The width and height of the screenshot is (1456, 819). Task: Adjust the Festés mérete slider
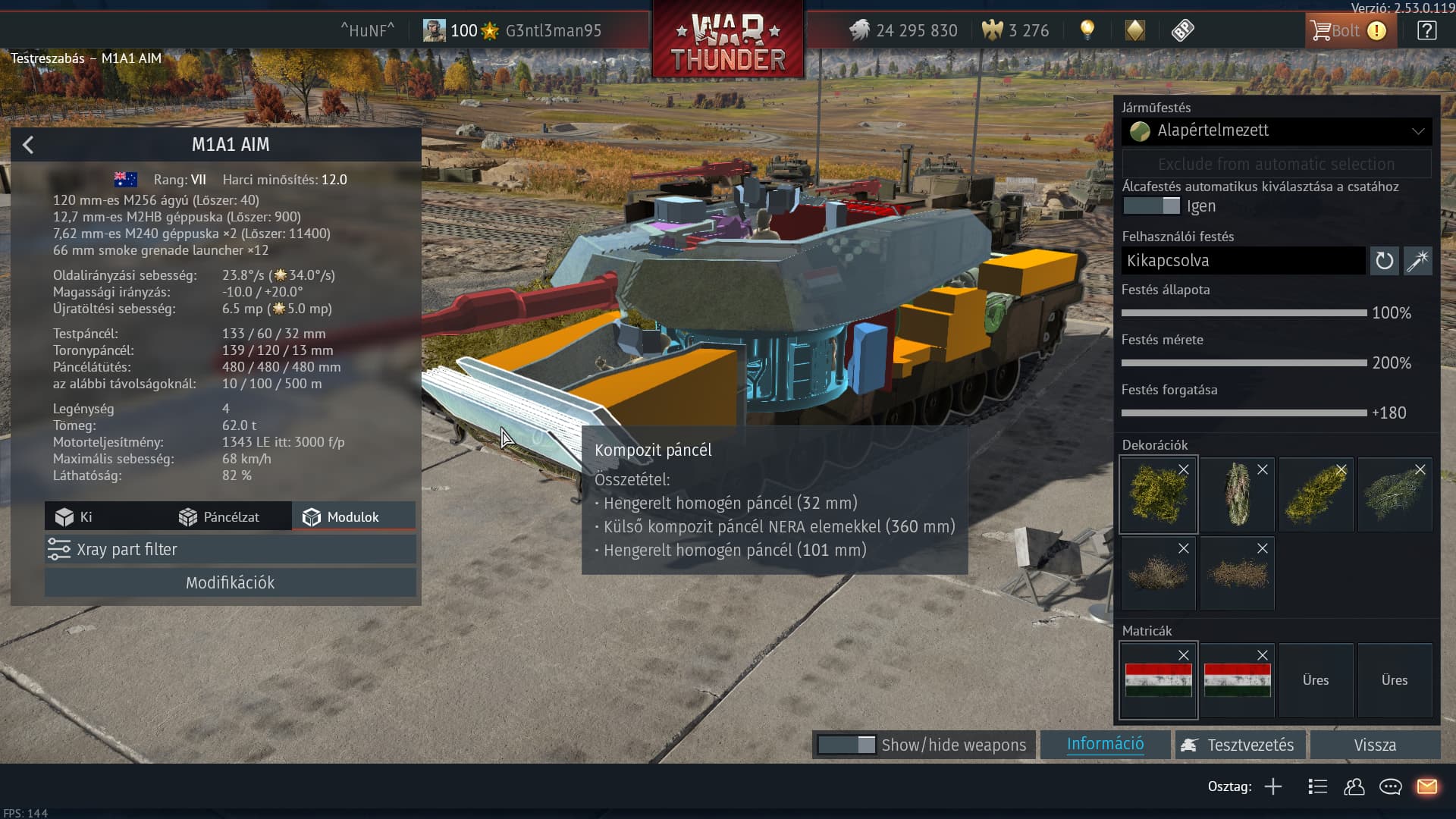1244,363
